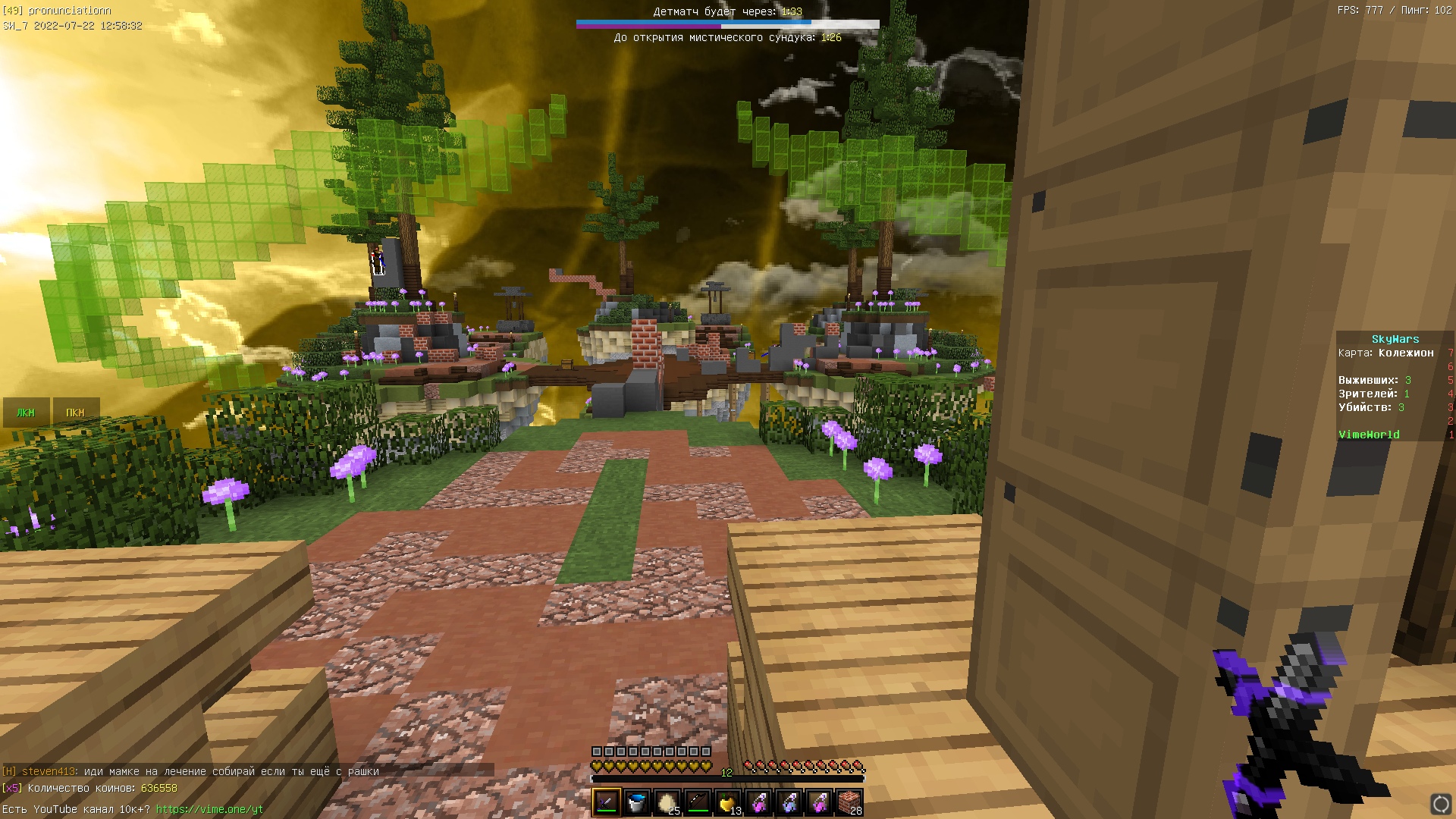Click the SkyWars title on the scoreboard

[1395, 339]
